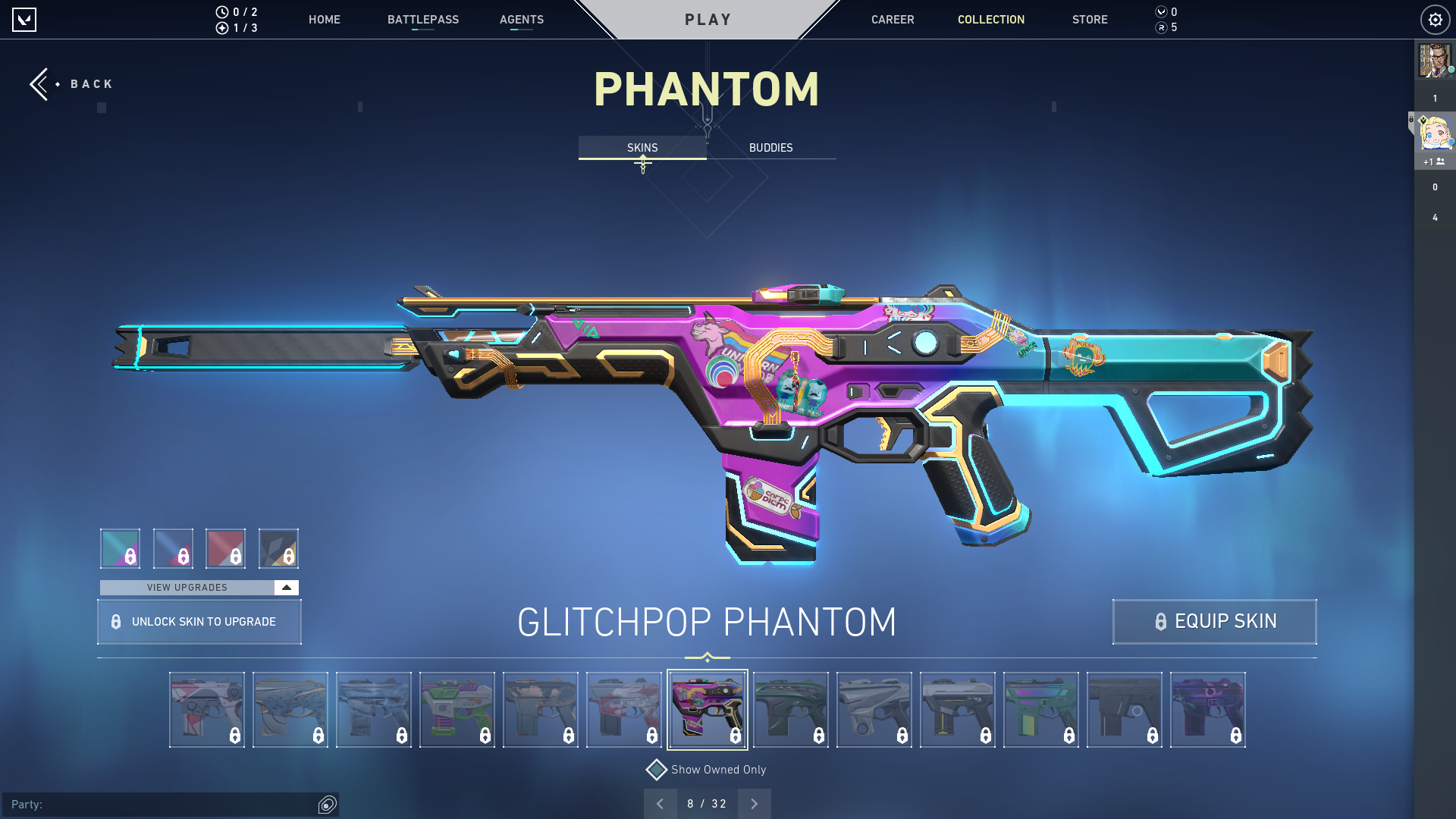This screenshot has height=819, width=1456.
Task: Click the weekly missions progress icon
Action: click(x=221, y=29)
